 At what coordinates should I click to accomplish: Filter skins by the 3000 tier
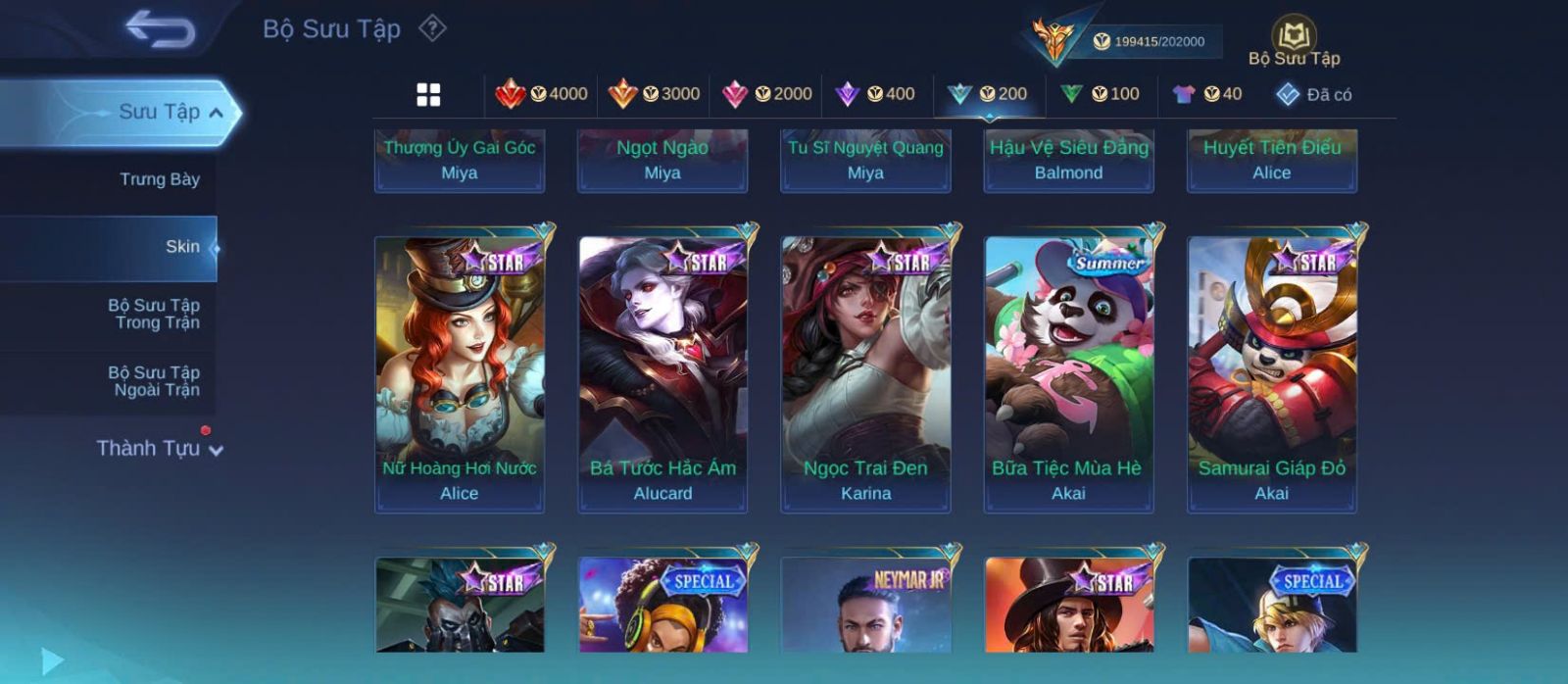click(x=654, y=94)
